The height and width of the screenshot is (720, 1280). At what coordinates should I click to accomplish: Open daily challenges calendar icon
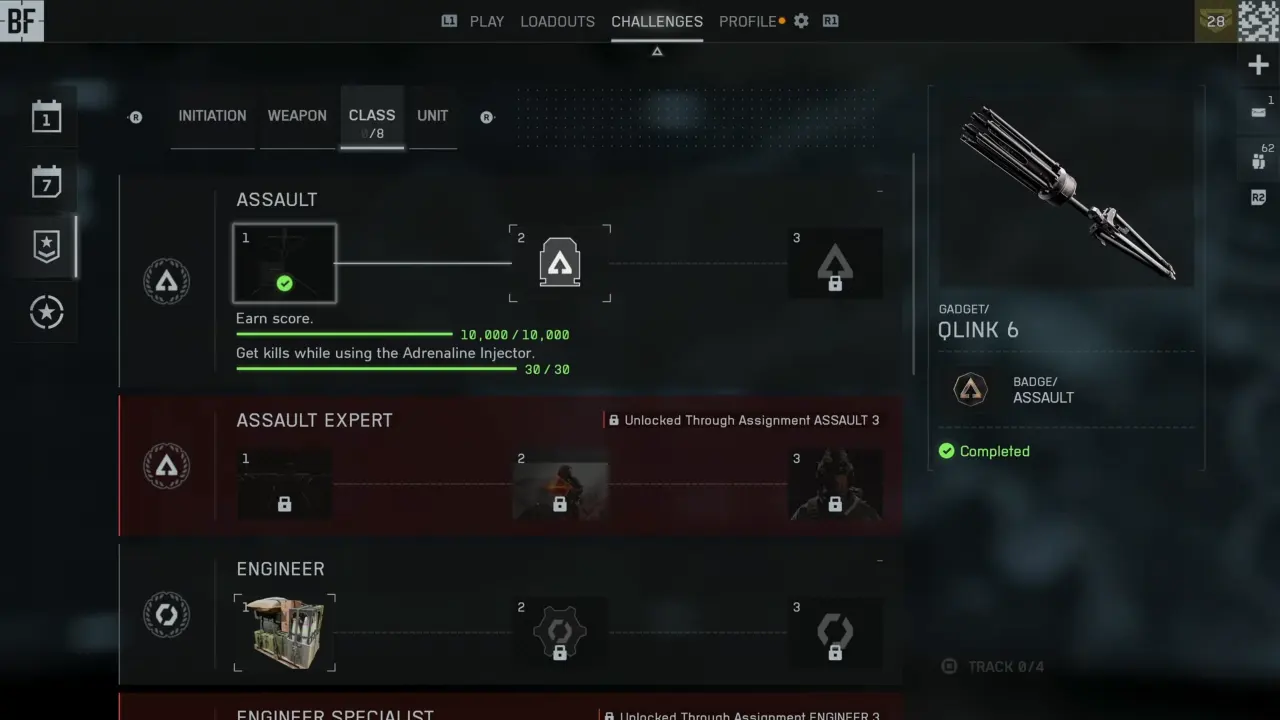click(46, 117)
